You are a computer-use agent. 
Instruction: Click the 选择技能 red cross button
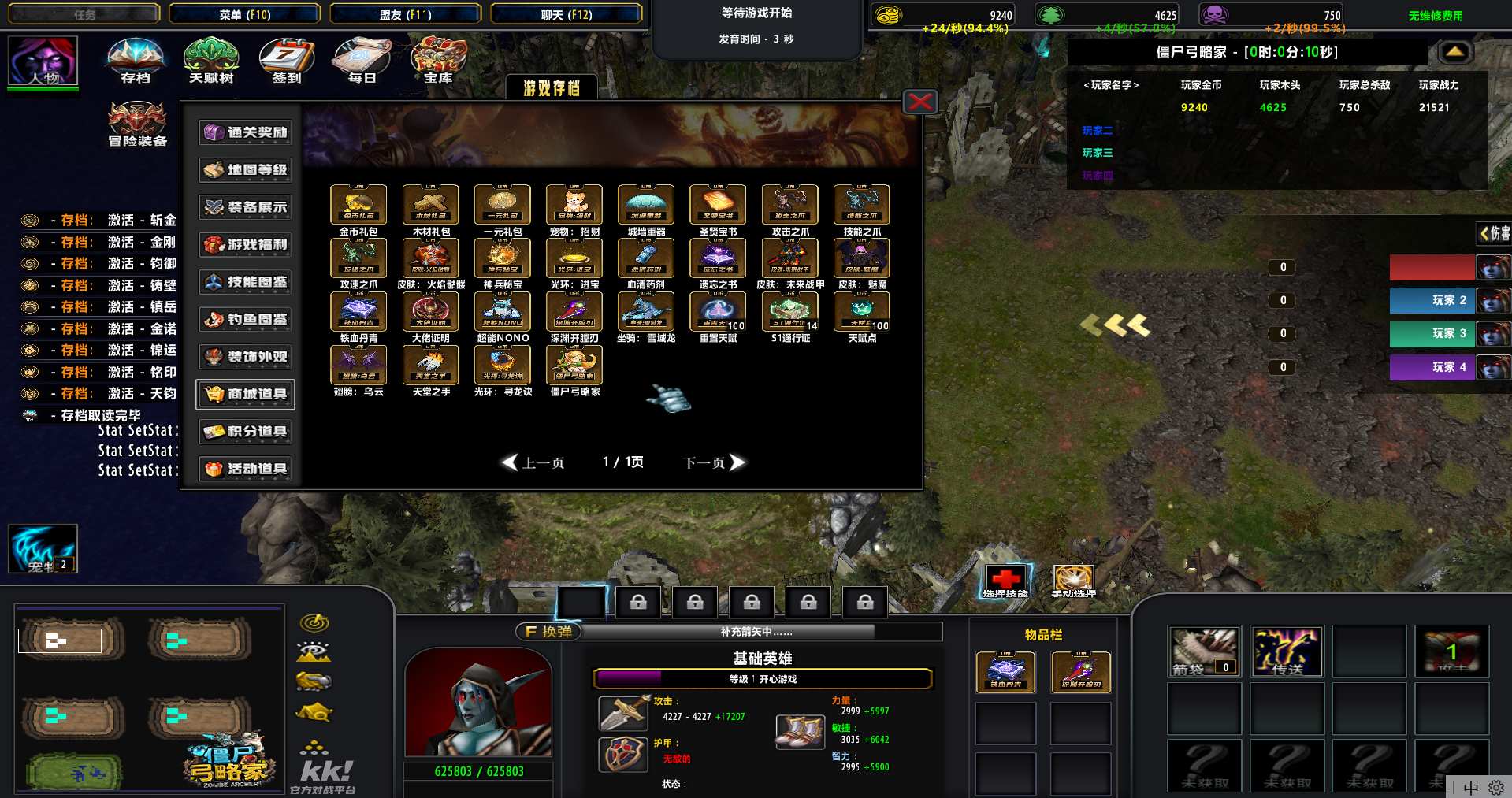[x=1005, y=579]
